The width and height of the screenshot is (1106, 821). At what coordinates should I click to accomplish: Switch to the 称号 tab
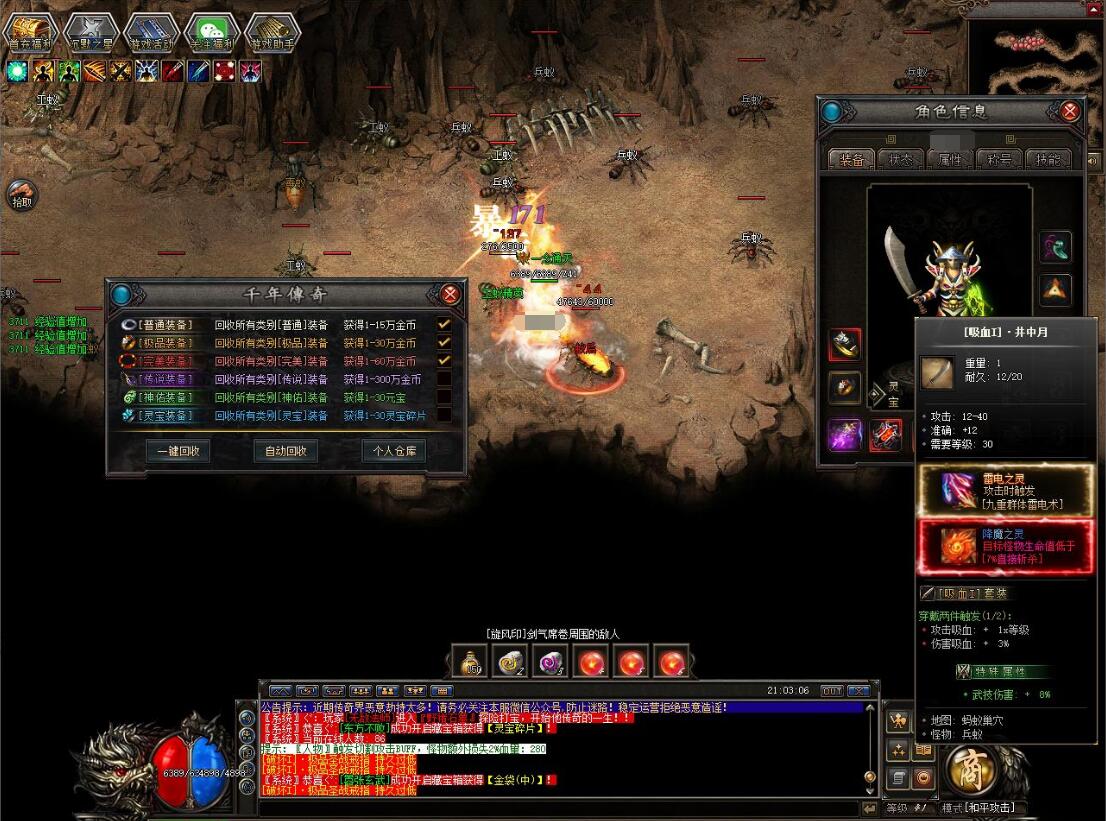(x=999, y=159)
